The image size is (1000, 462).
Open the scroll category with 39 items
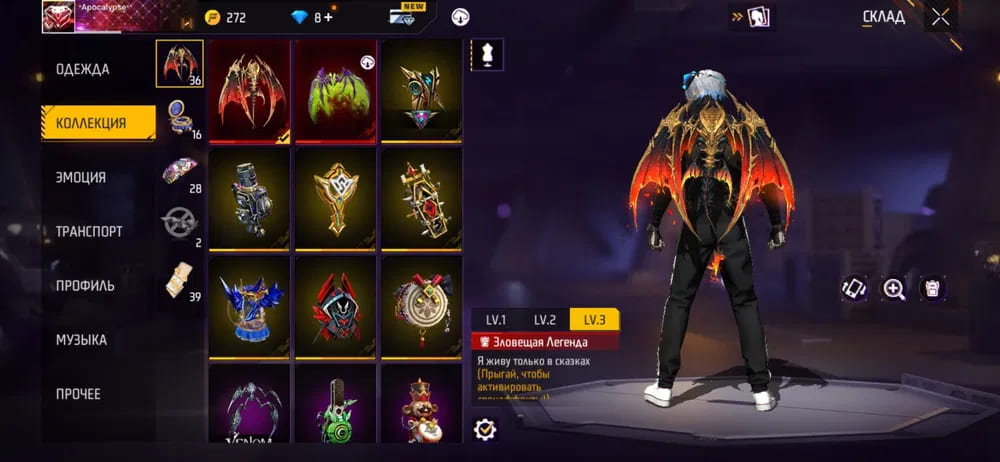click(180, 279)
